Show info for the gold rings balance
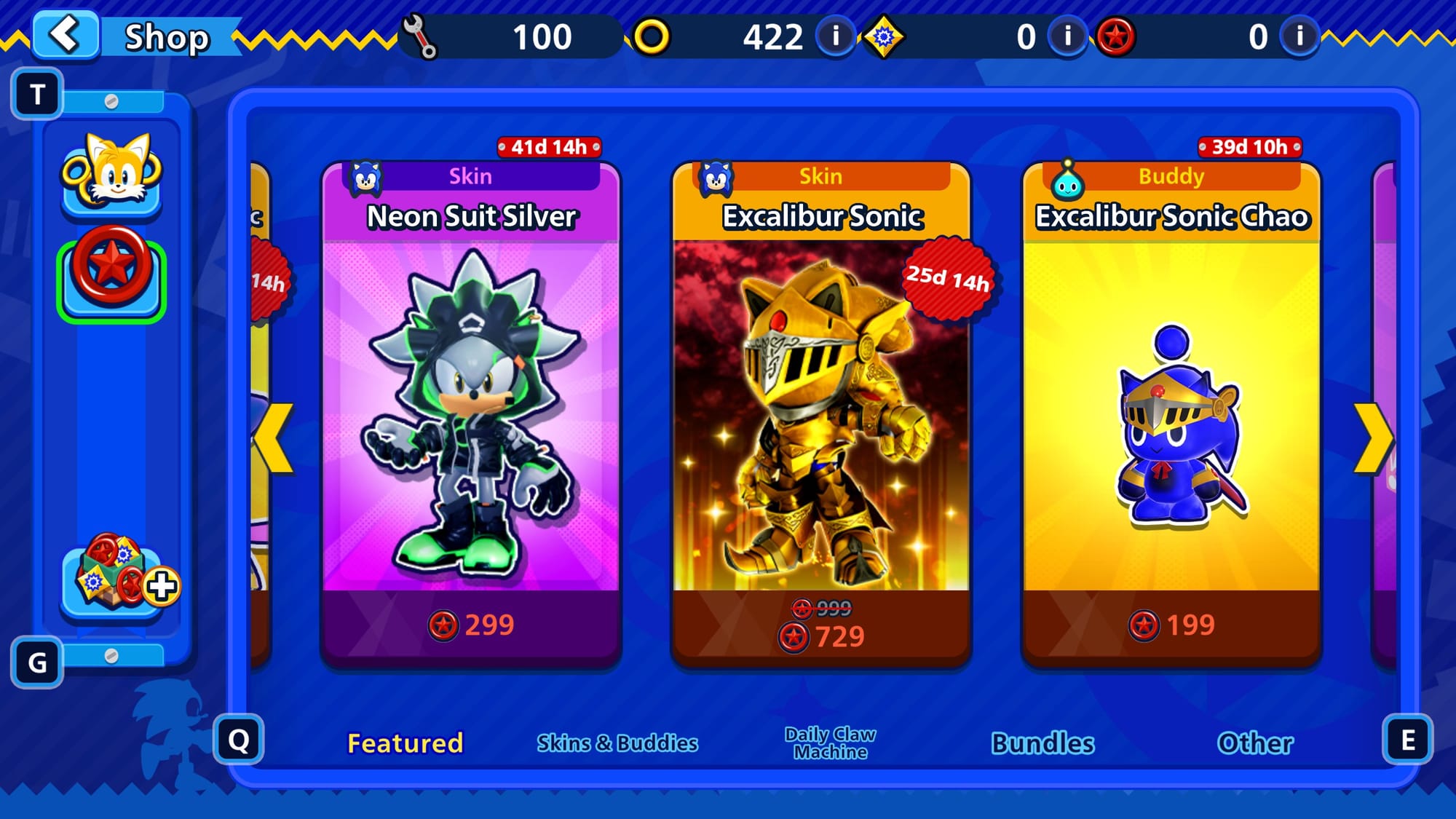This screenshot has height=819, width=1456. click(x=836, y=36)
